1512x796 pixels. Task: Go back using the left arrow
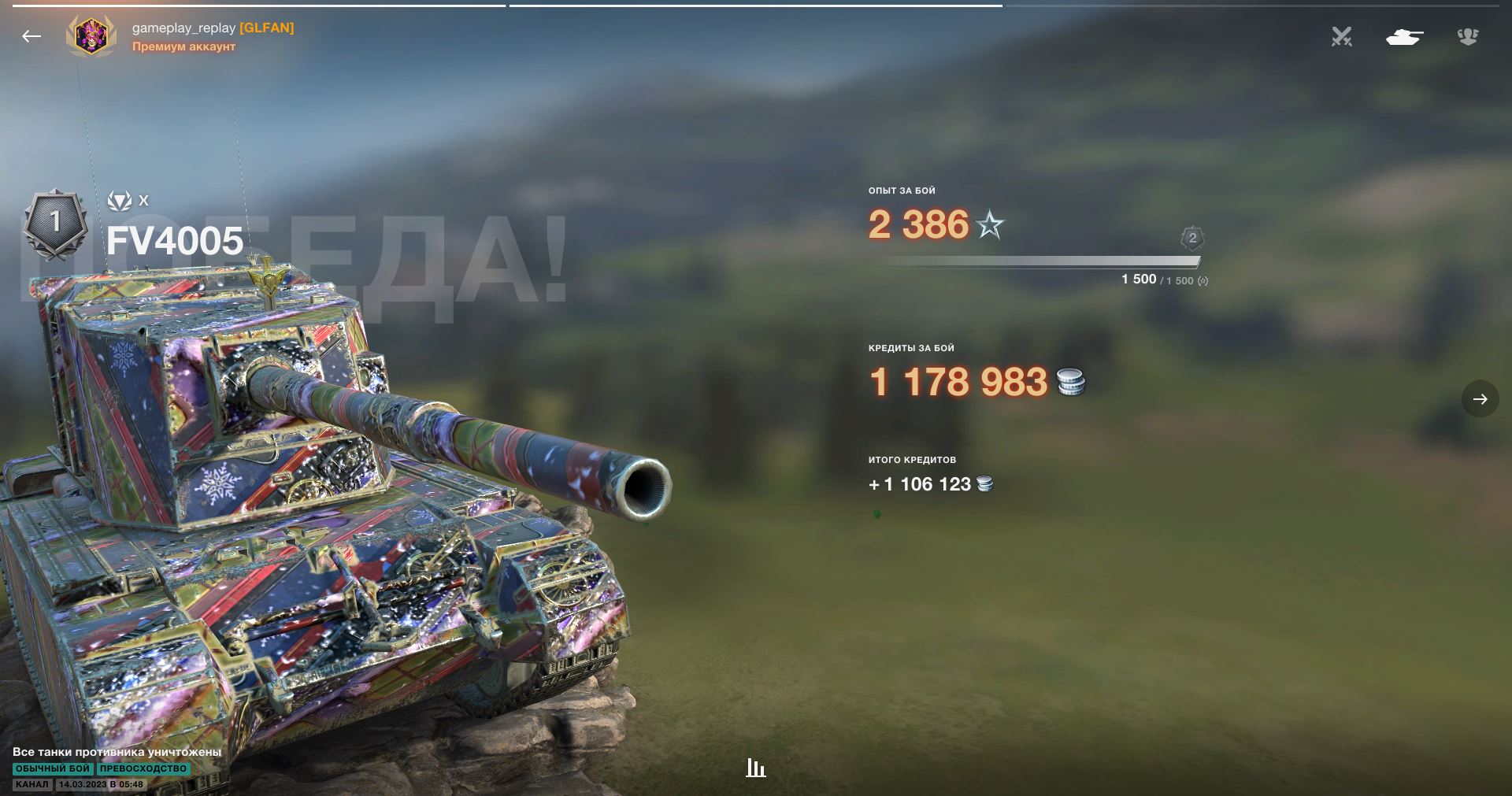pos(31,36)
